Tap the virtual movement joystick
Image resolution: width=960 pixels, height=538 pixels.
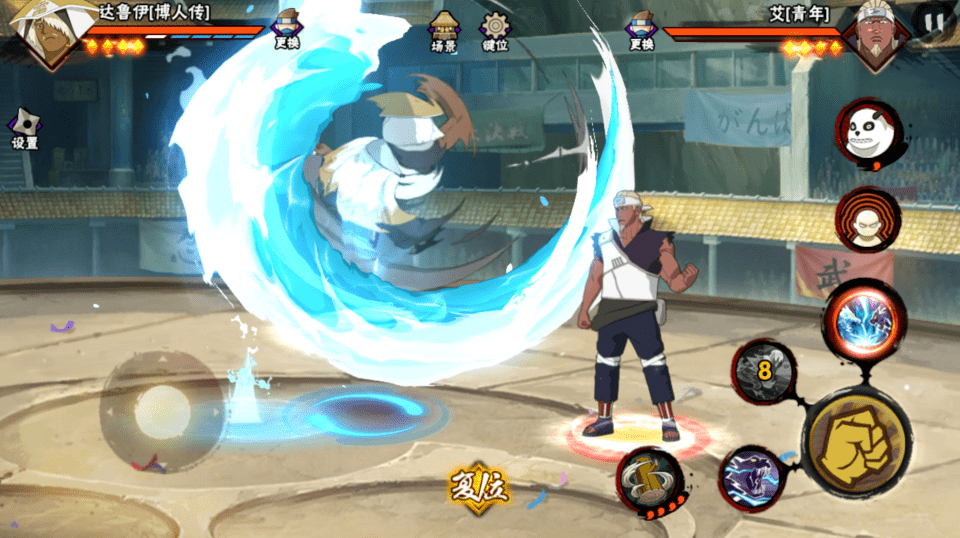point(162,410)
